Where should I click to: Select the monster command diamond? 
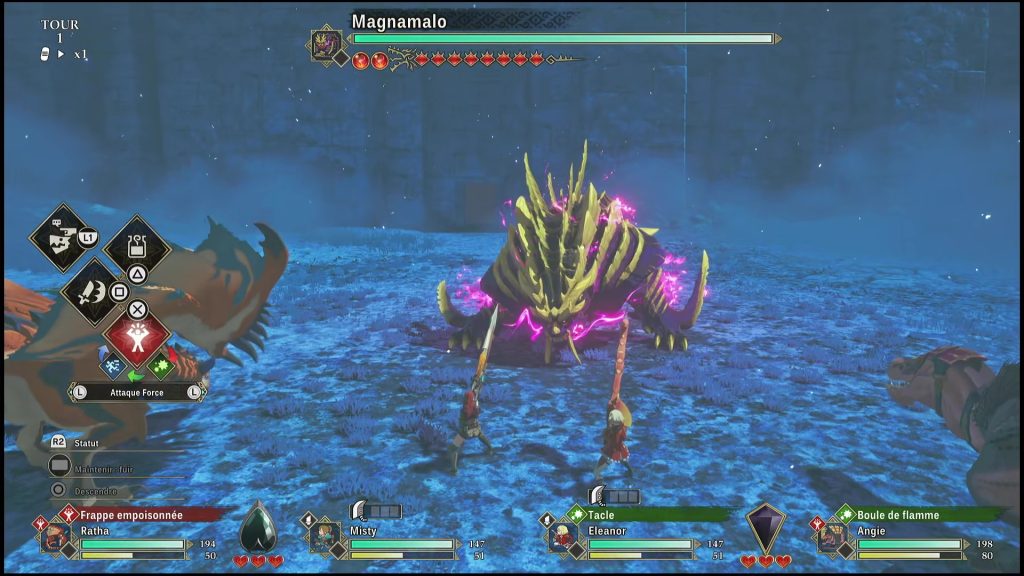coord(60,237)
